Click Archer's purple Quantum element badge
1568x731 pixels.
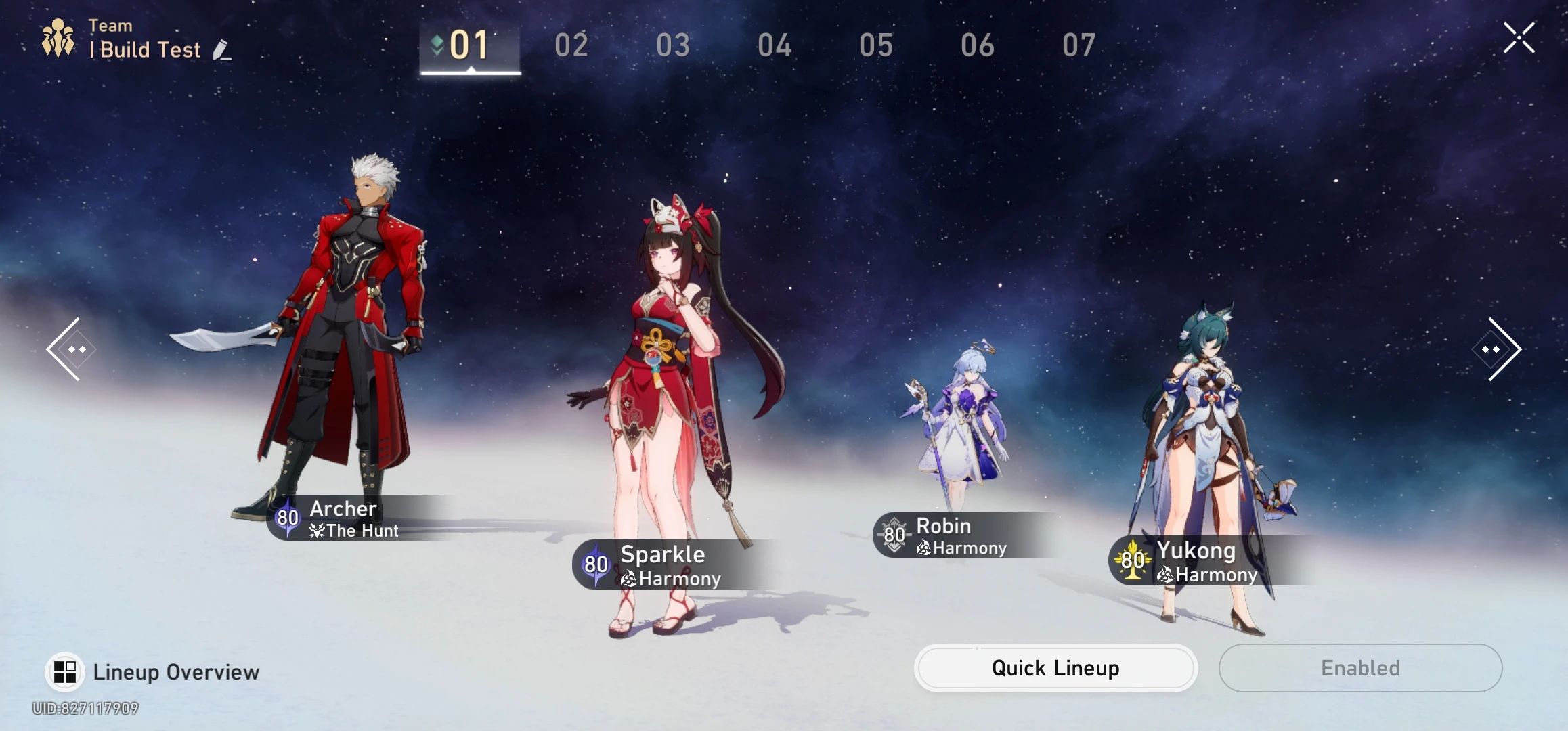(287, 518)
